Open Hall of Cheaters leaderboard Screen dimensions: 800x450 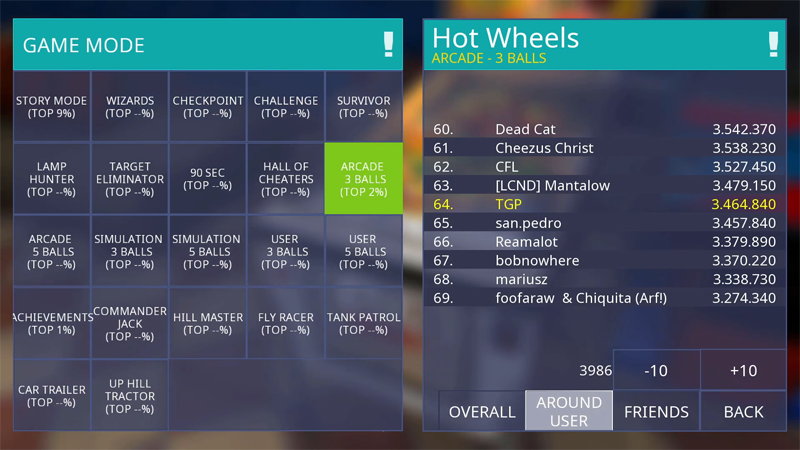point(286,179)
